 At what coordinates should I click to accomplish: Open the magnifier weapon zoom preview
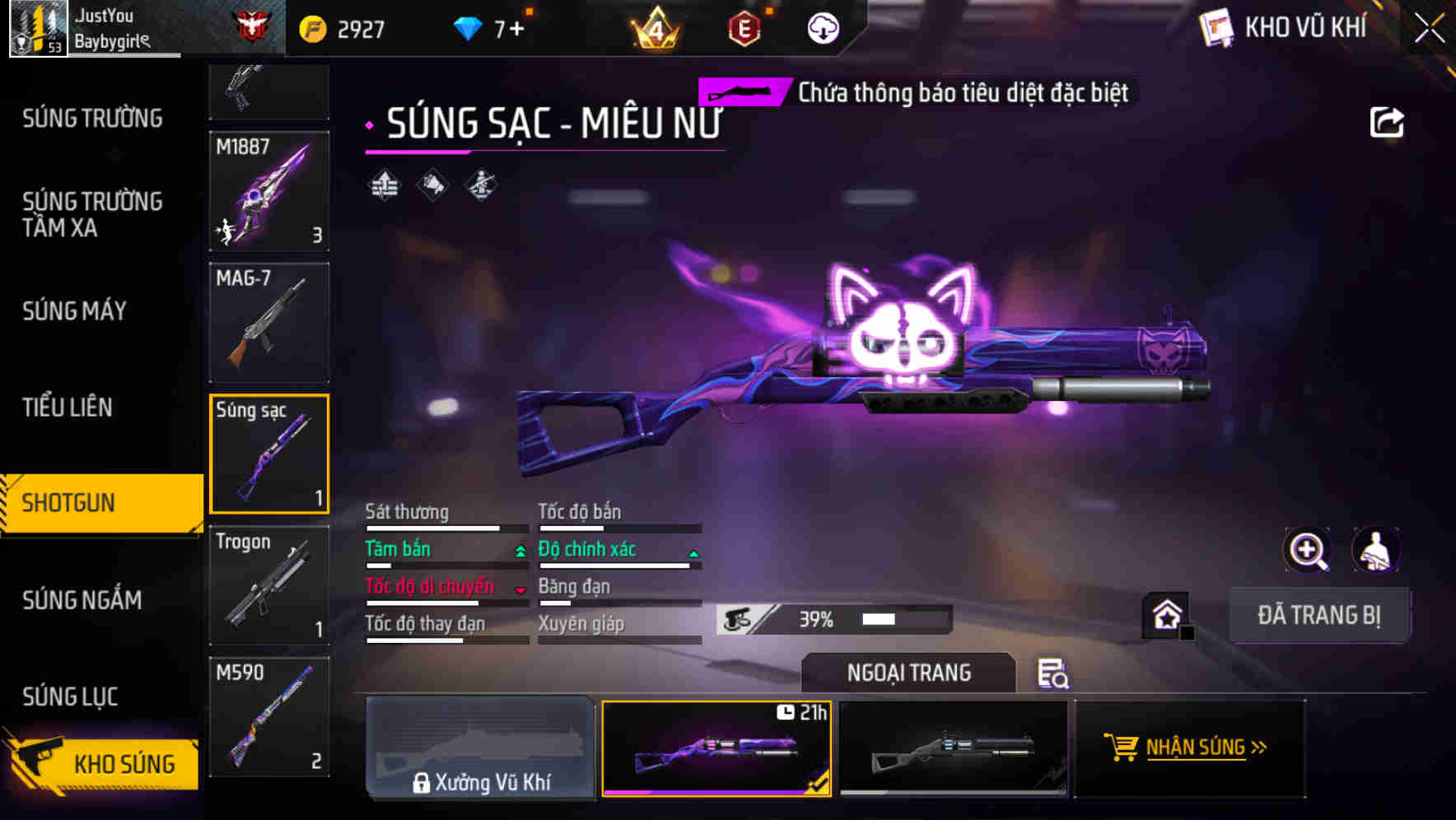[1308, 550]
